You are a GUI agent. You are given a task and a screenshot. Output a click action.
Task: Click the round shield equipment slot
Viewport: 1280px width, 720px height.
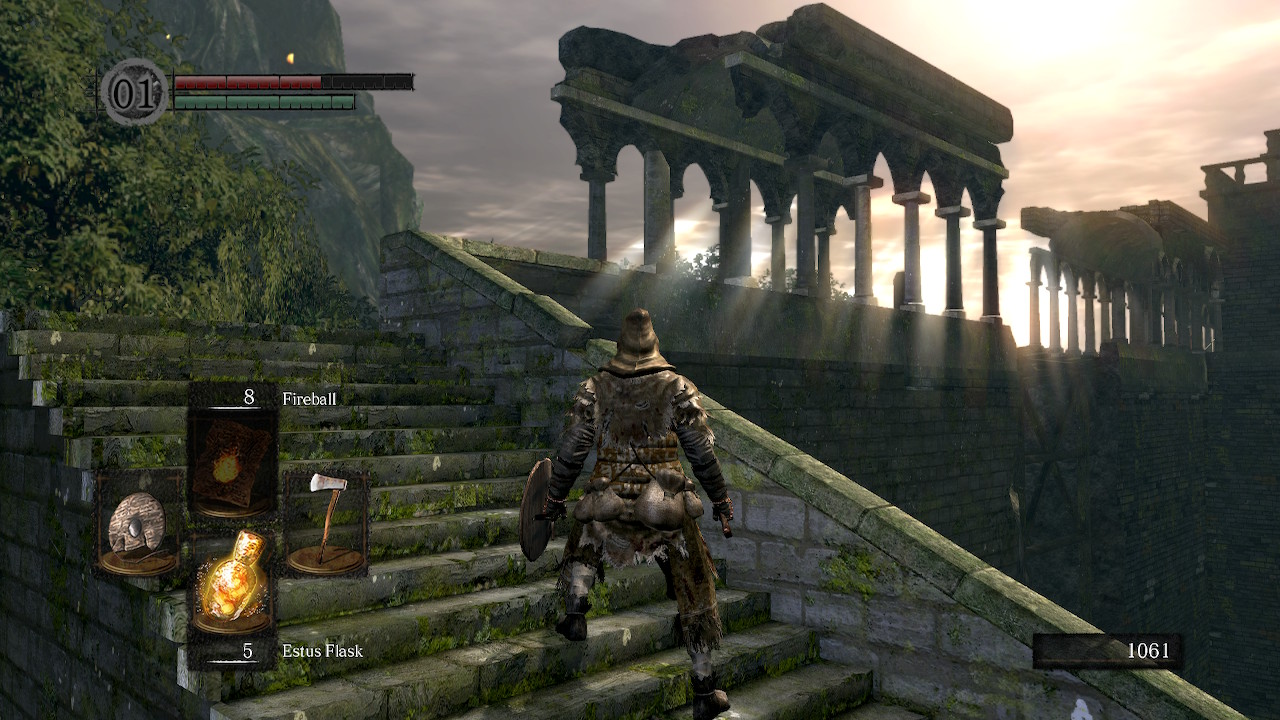138,524
